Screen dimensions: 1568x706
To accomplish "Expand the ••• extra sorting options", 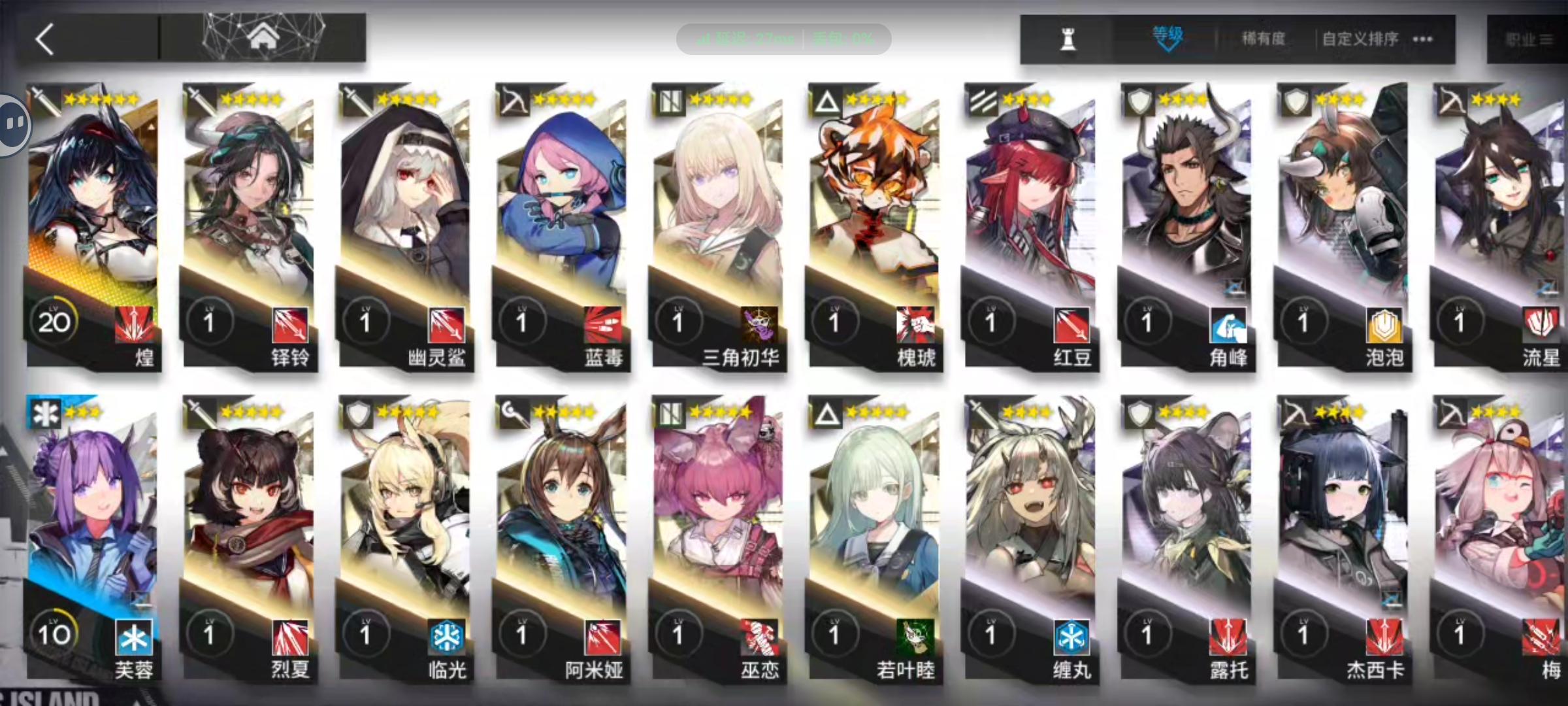I will pos(1423,39).
